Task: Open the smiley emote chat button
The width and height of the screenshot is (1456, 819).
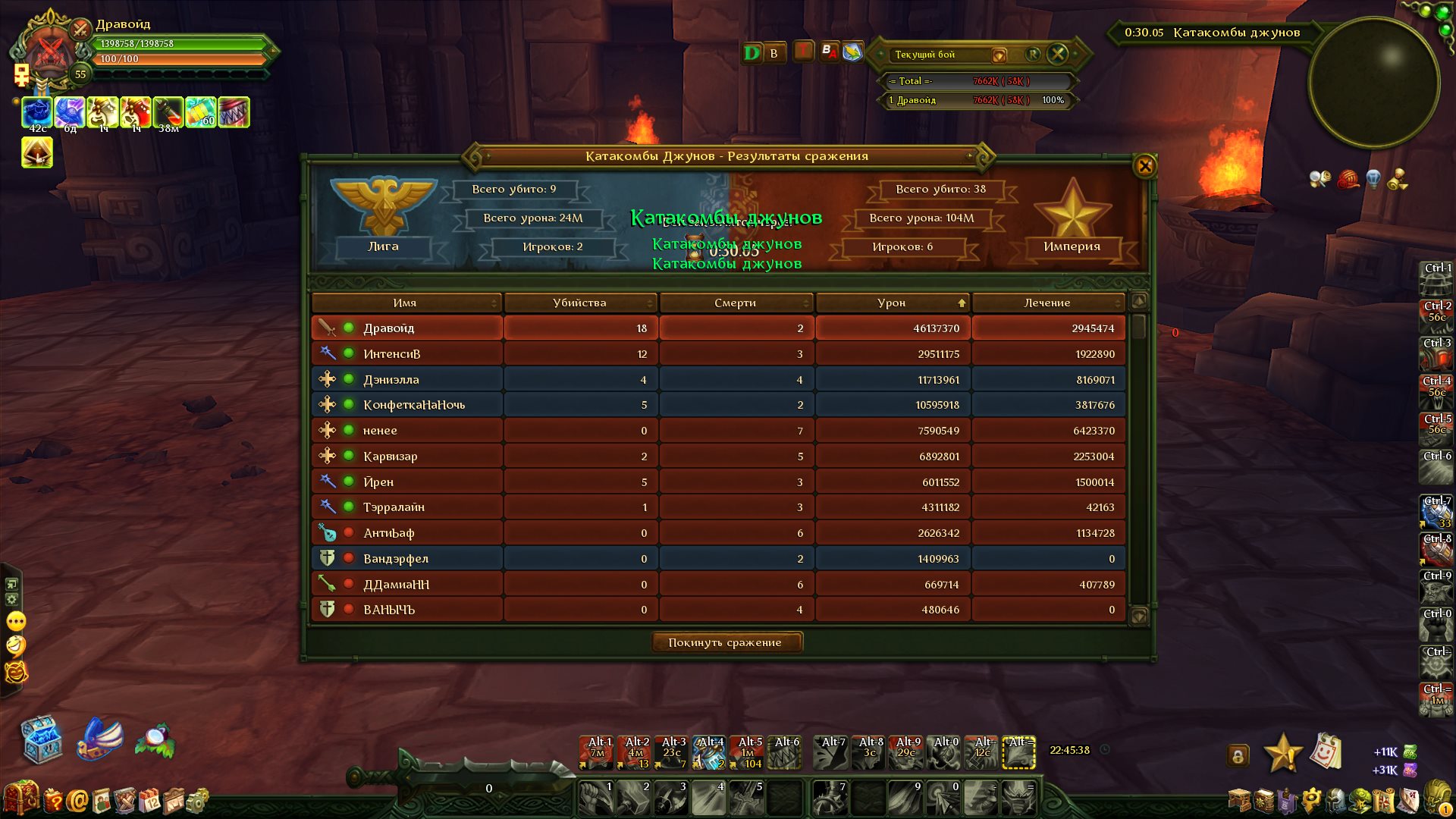Action: 16,645
